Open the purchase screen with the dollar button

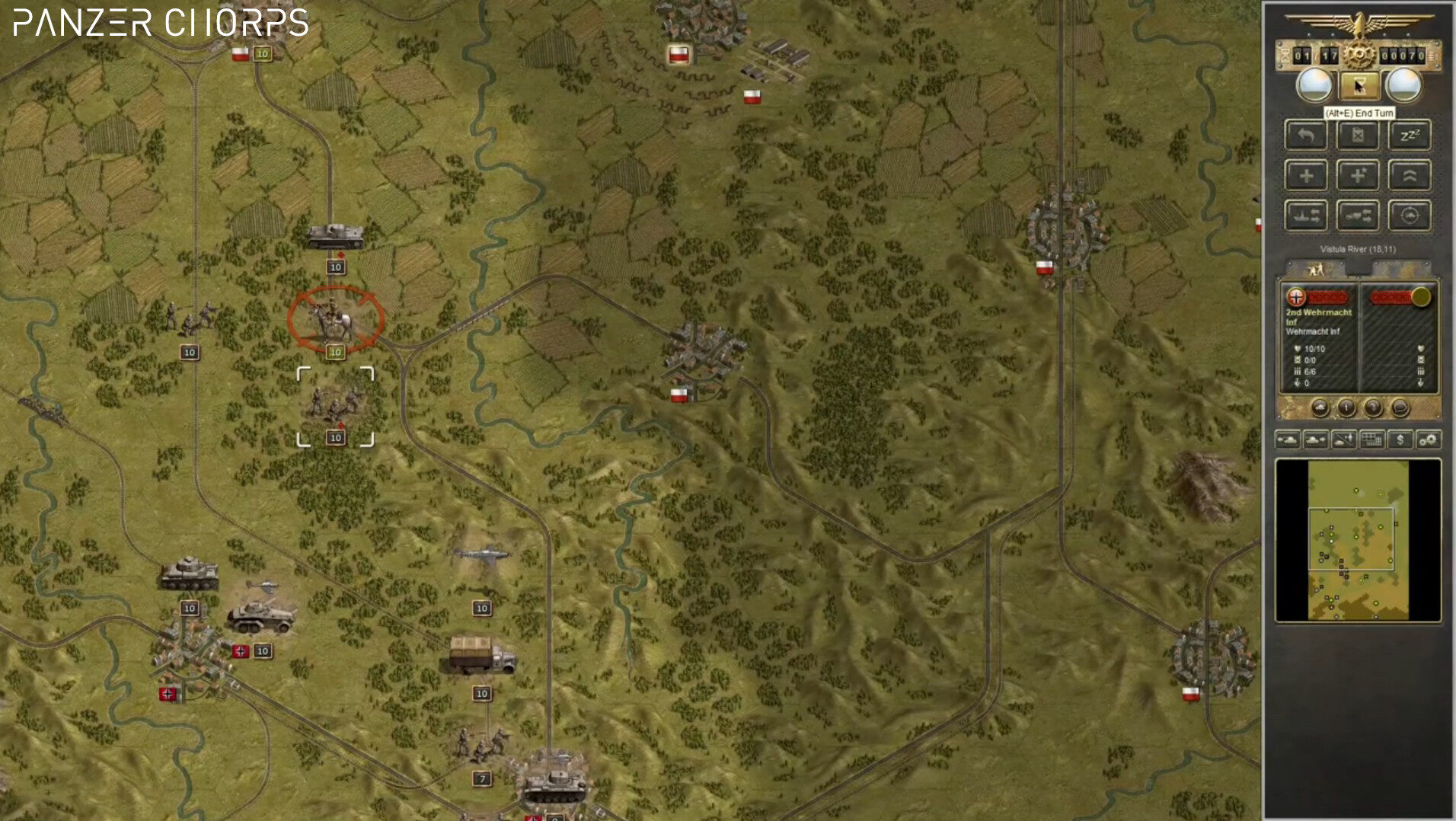(1400, 440)
